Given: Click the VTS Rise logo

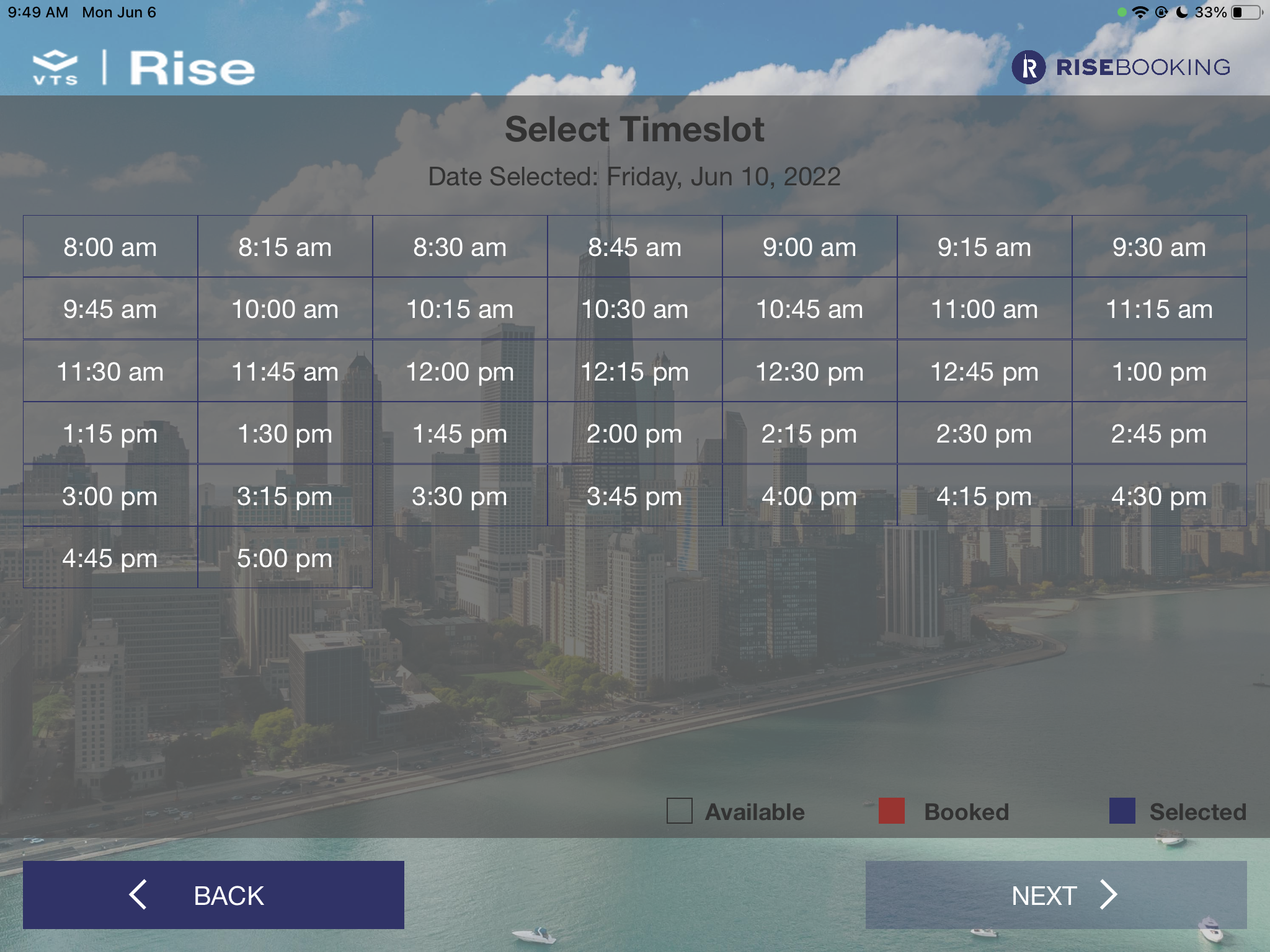Looking at the screenshot, I should coord(144,68).
